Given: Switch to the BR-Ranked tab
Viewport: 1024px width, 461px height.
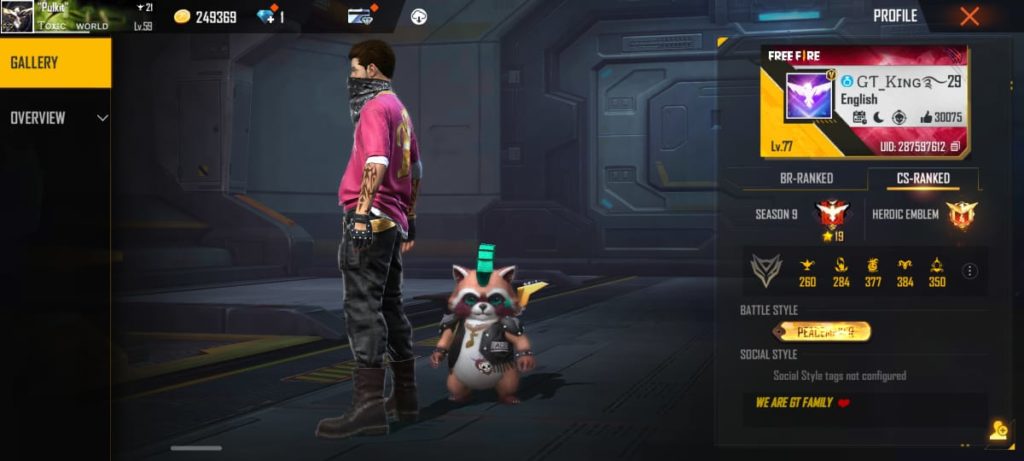Looking at the screenshot, I should [x=806, y=179].
